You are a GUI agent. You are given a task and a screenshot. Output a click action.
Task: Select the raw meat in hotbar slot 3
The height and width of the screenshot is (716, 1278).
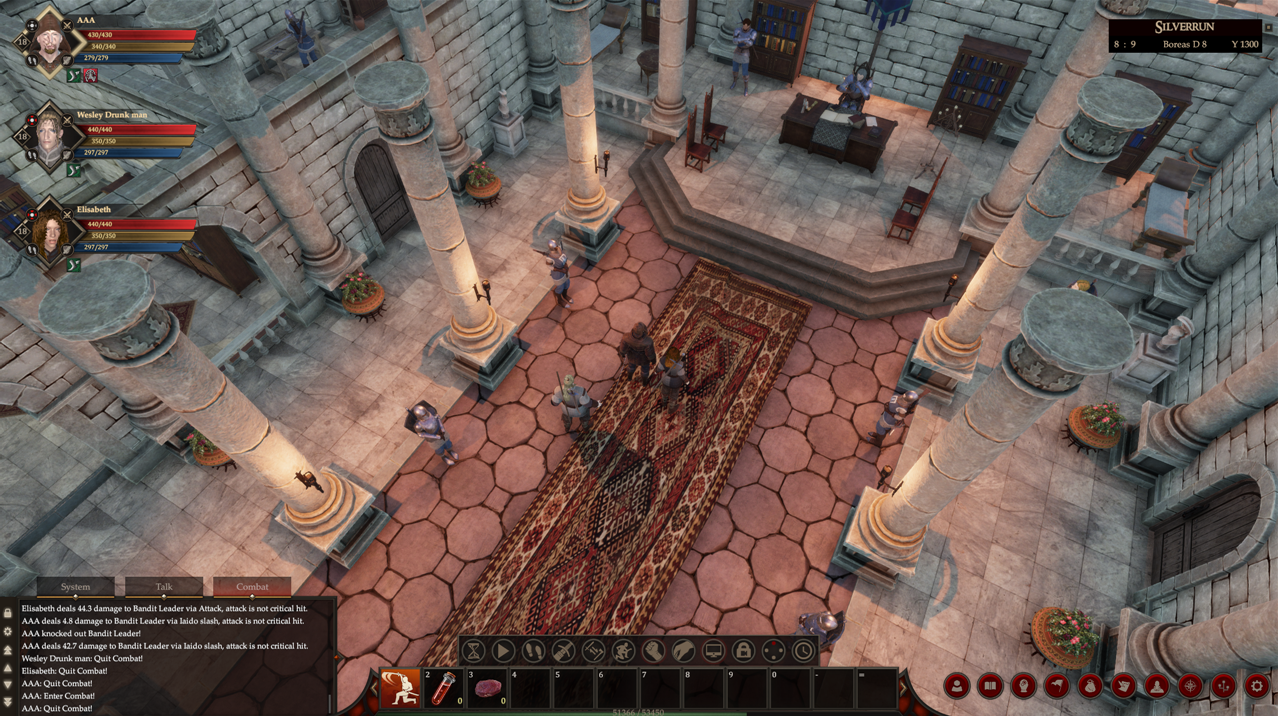tap(488, 689)
